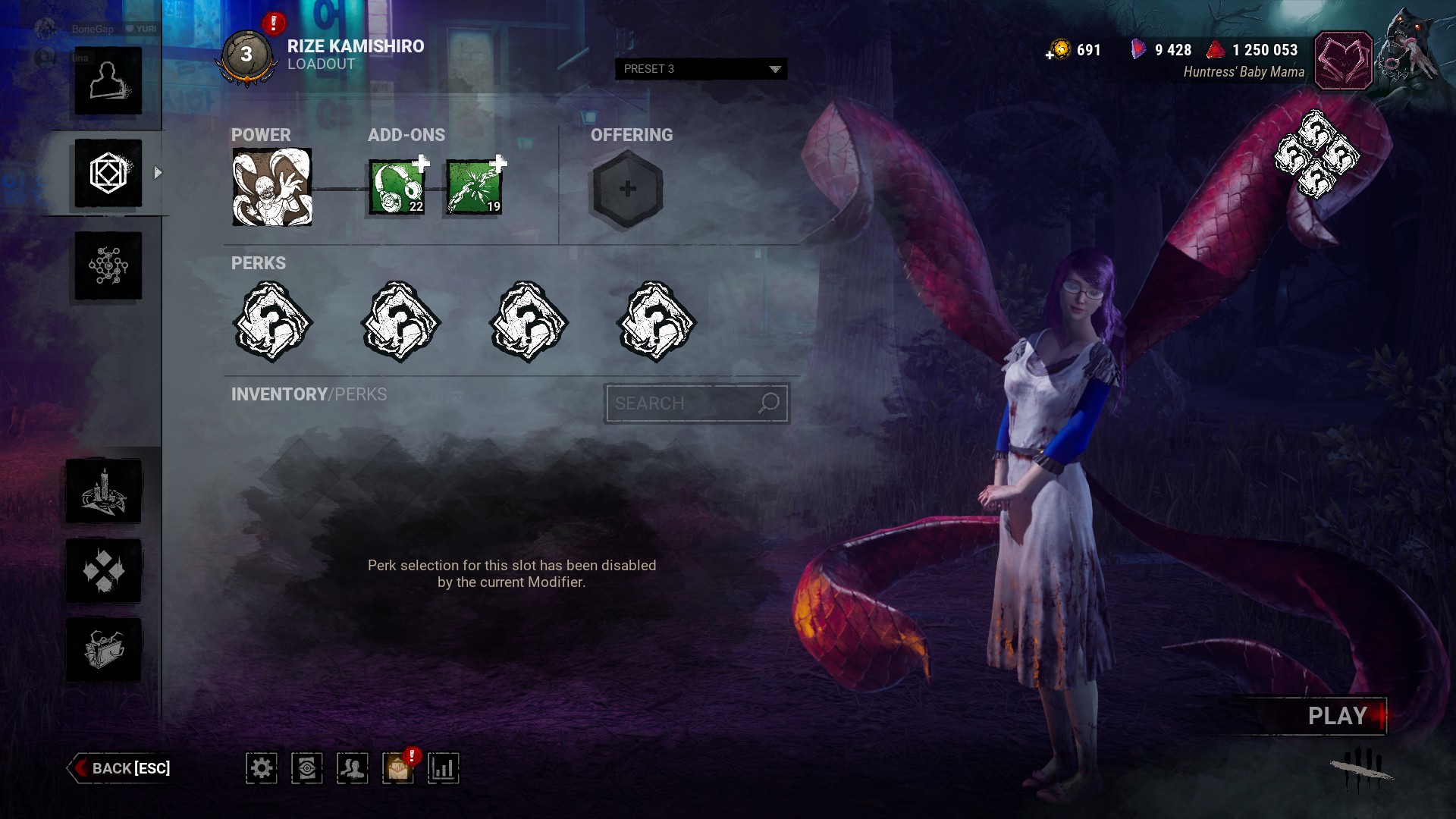
Task: Go back with the BACK button
Action: [121, 768]
